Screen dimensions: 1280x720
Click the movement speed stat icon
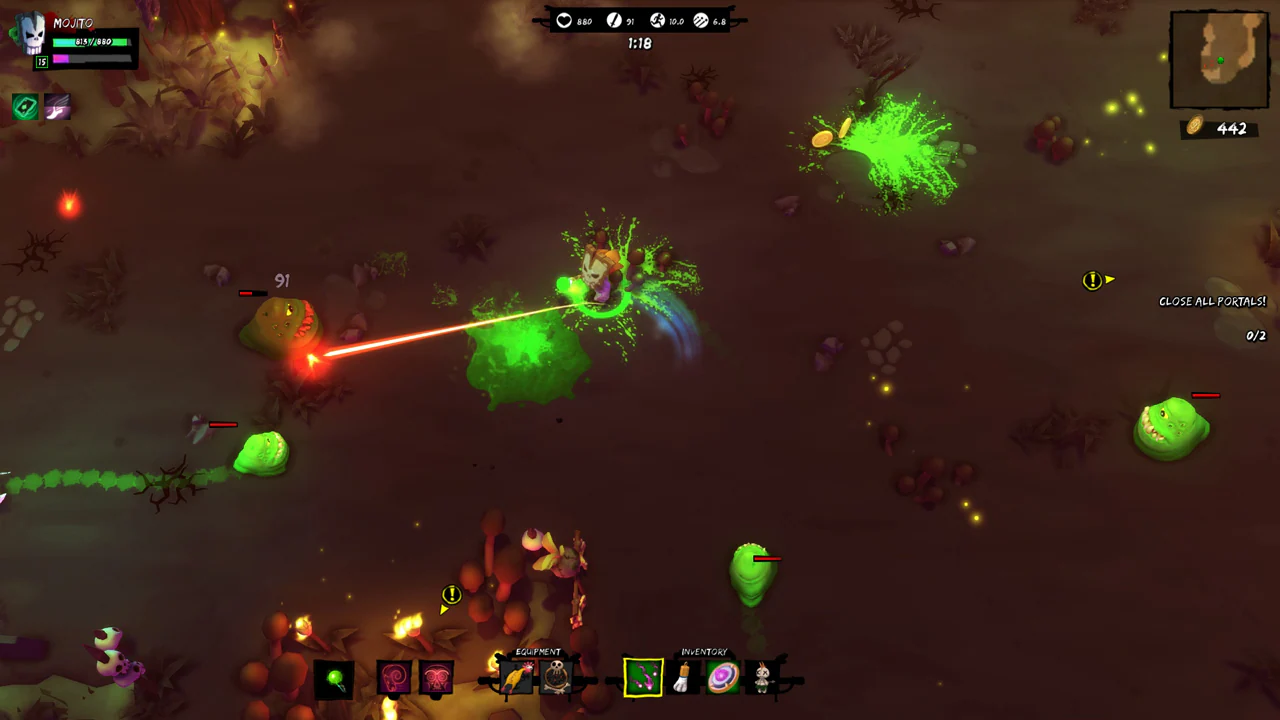pos(658,20)
